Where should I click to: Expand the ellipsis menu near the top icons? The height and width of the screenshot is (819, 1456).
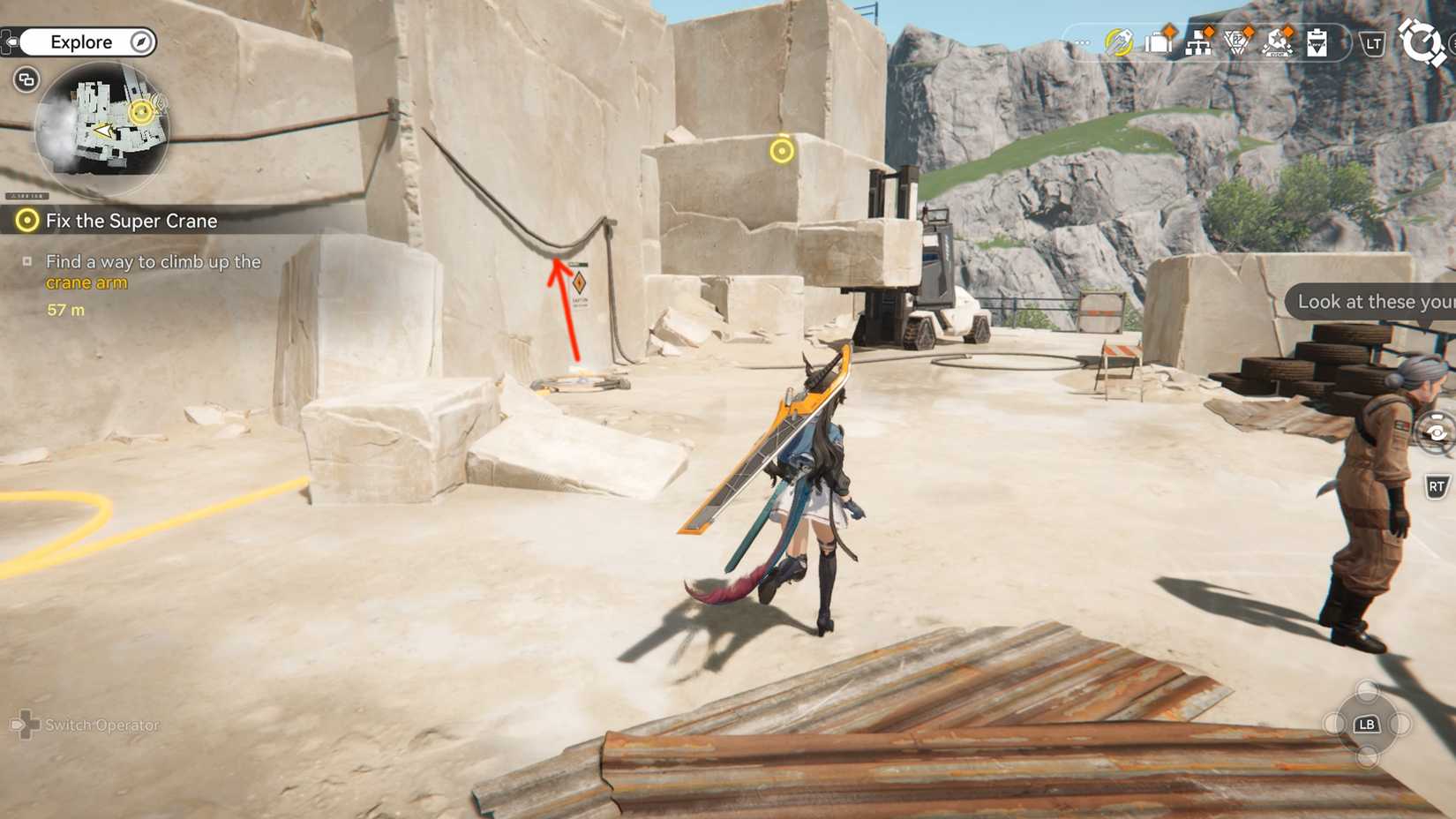(1082, 41)
